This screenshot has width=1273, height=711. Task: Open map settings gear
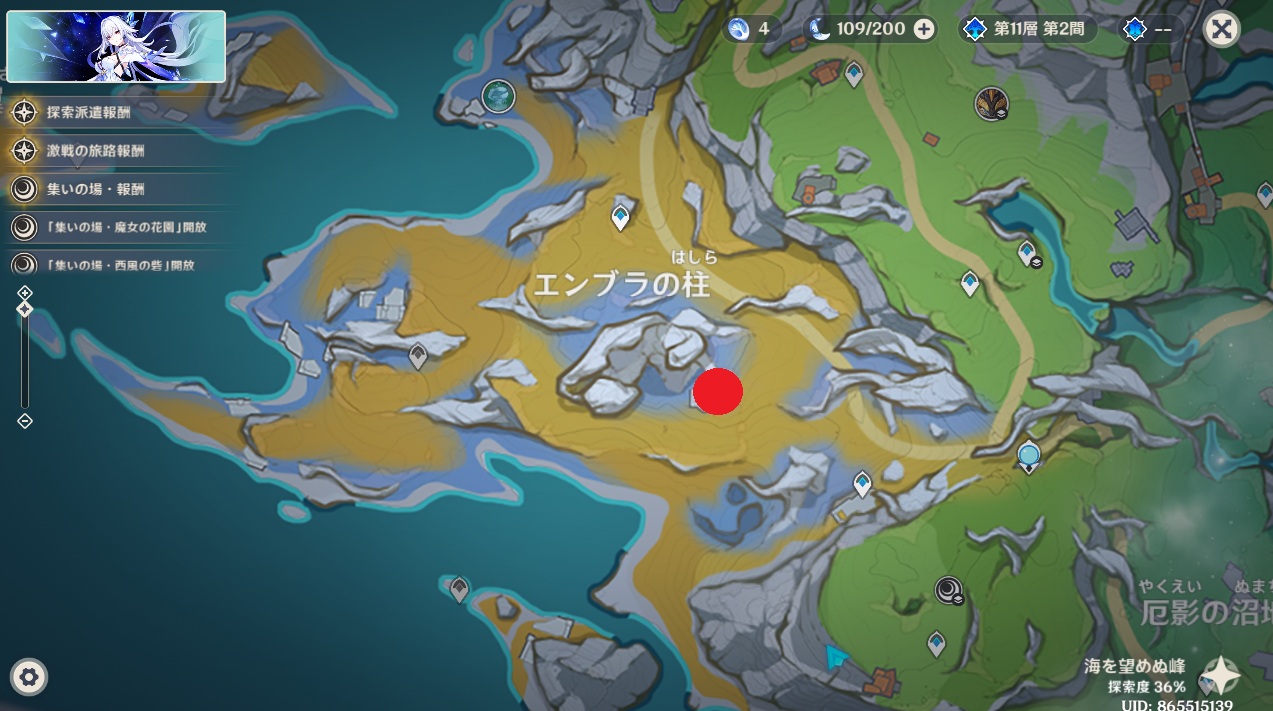pos(29,678)
